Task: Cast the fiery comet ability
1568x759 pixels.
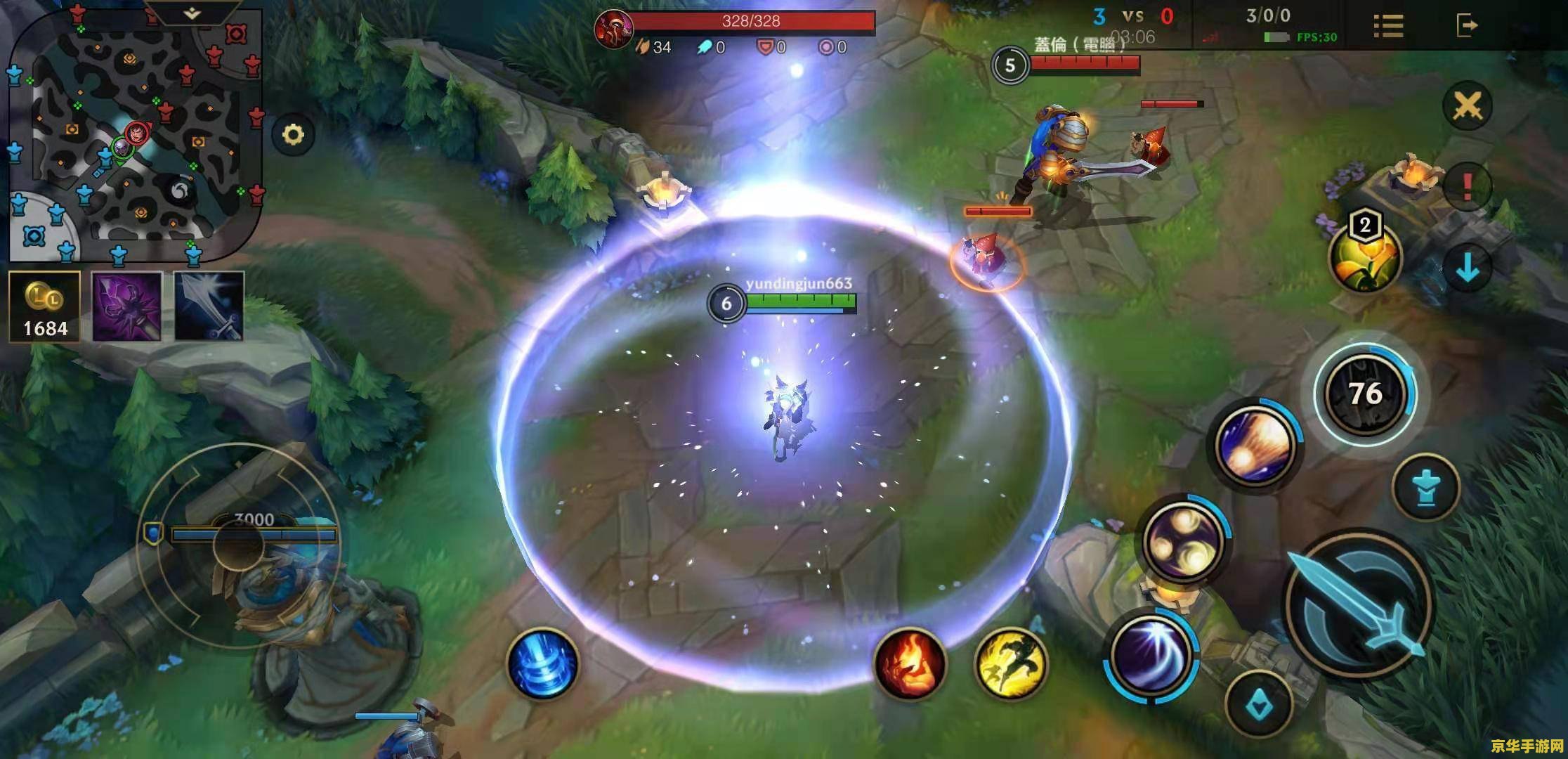Action: 1255,444
